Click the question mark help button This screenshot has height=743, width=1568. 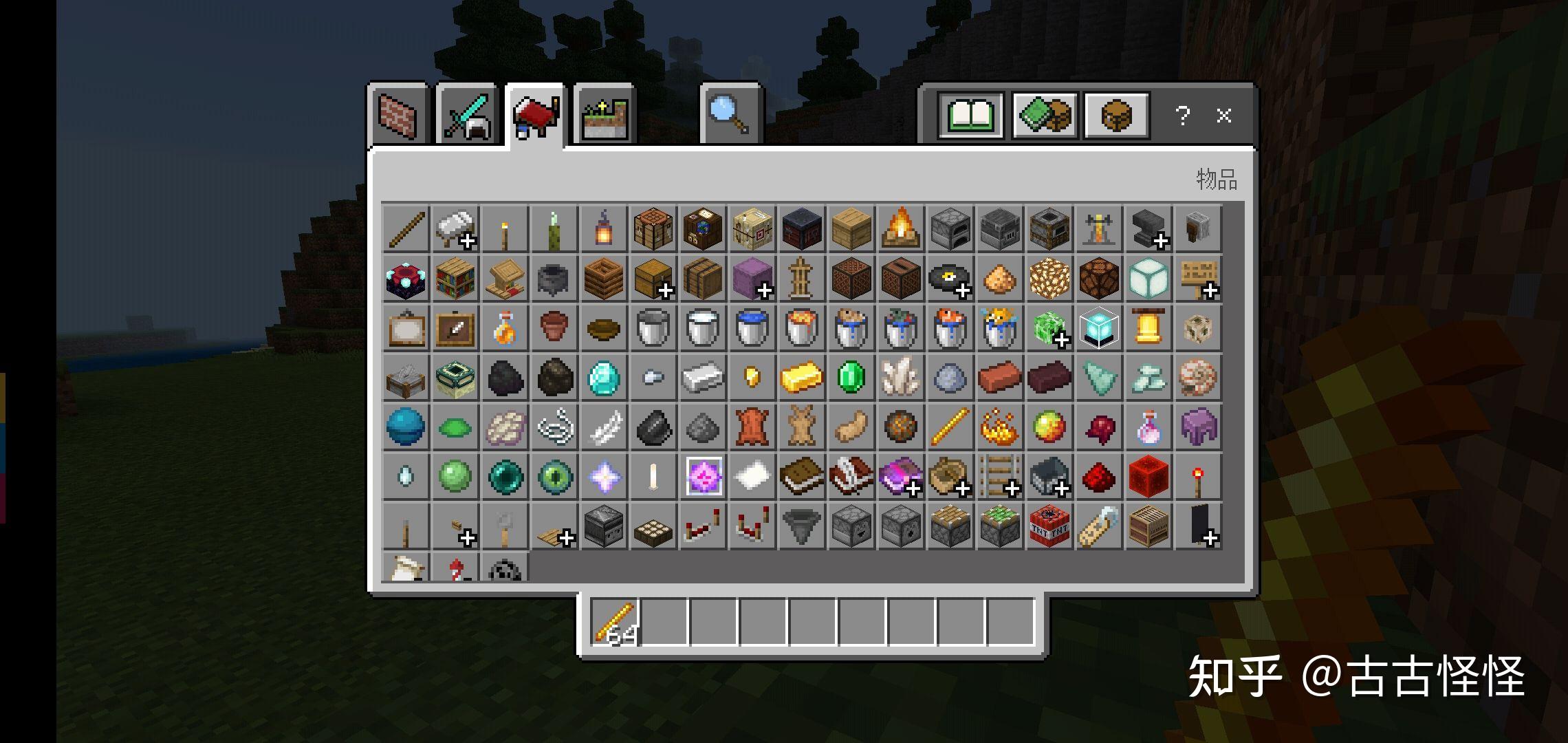click(1182, 116)
